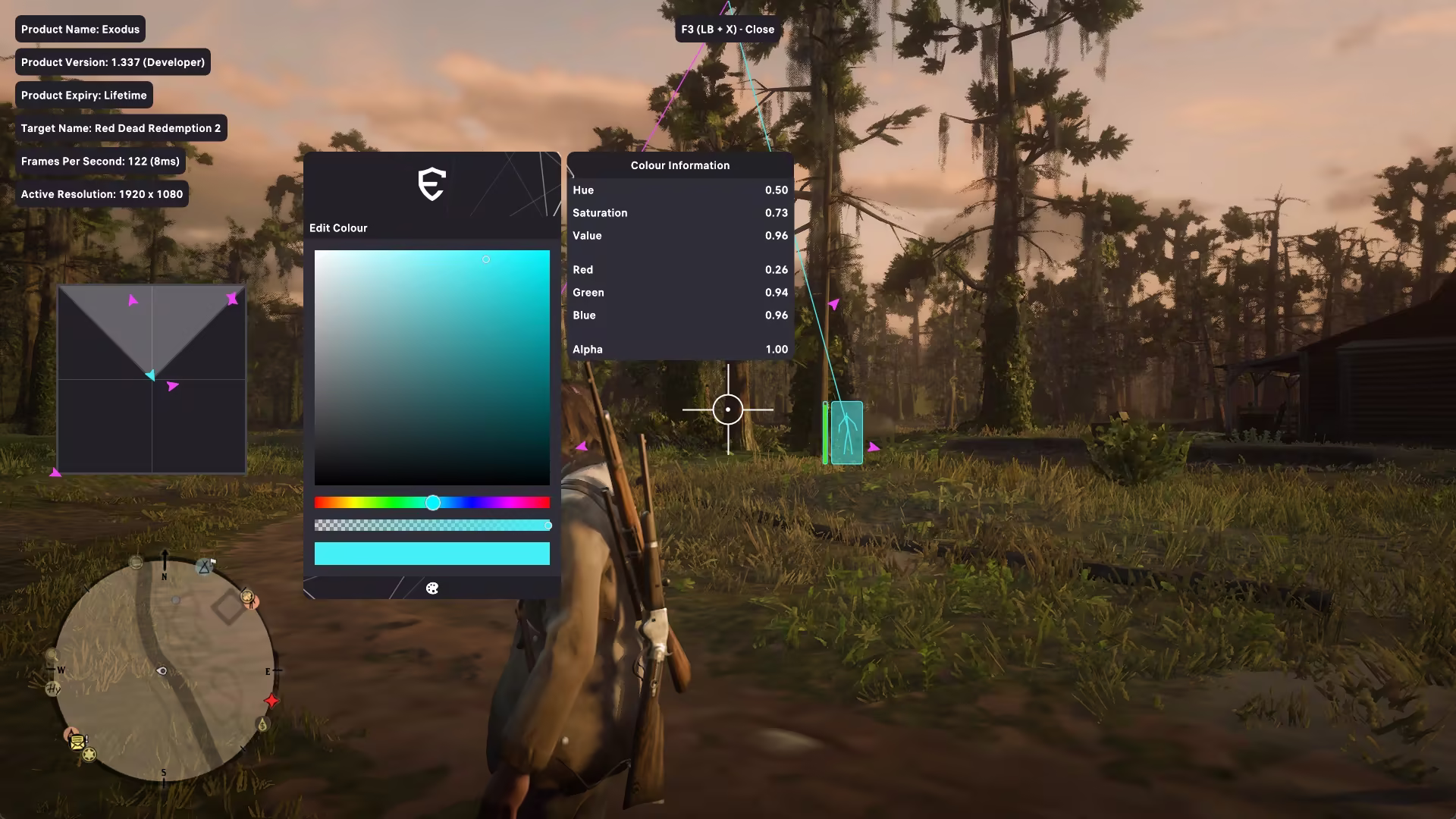Select the Value row in Colour Information
Image resolution: width=1456 pixels, height=819 pixels.
pyautogui.click(x=679, y=236)
